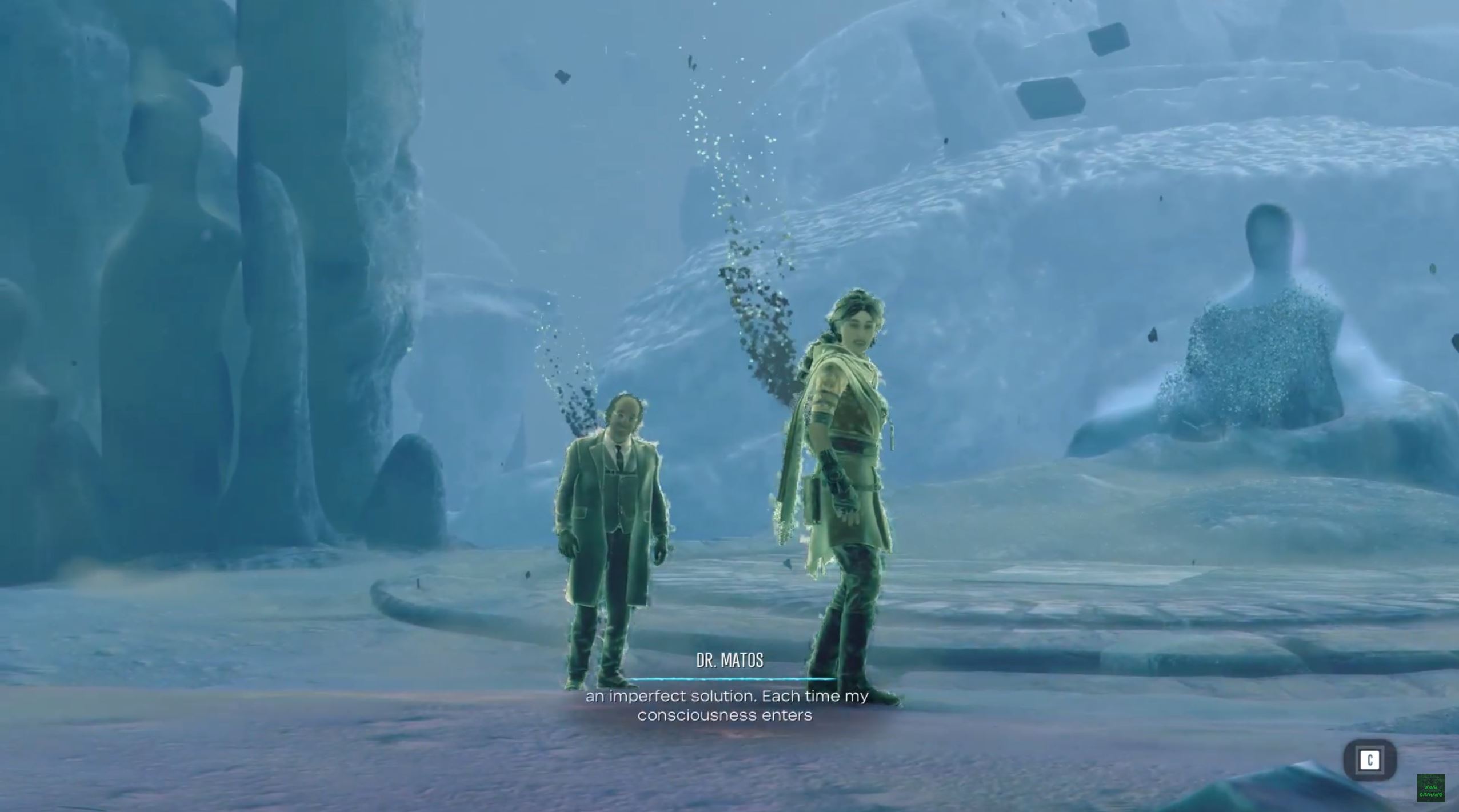Open the Sam Gaming channel watermark
The width and height of the screenshot is (1459, 812).
pos(1430,787)
